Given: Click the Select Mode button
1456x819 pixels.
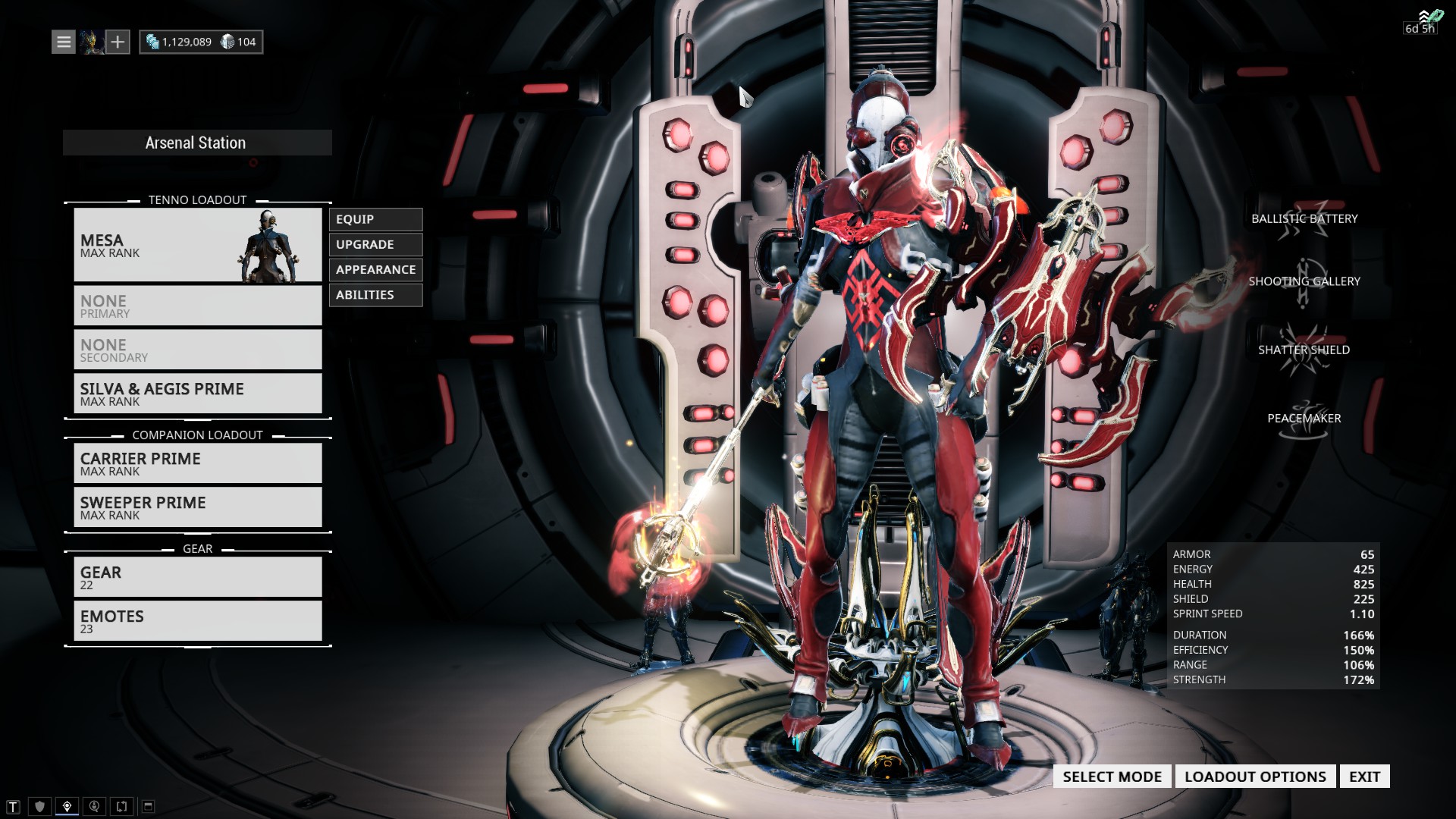Looking at the screenshot, I should click(1112, 777).
